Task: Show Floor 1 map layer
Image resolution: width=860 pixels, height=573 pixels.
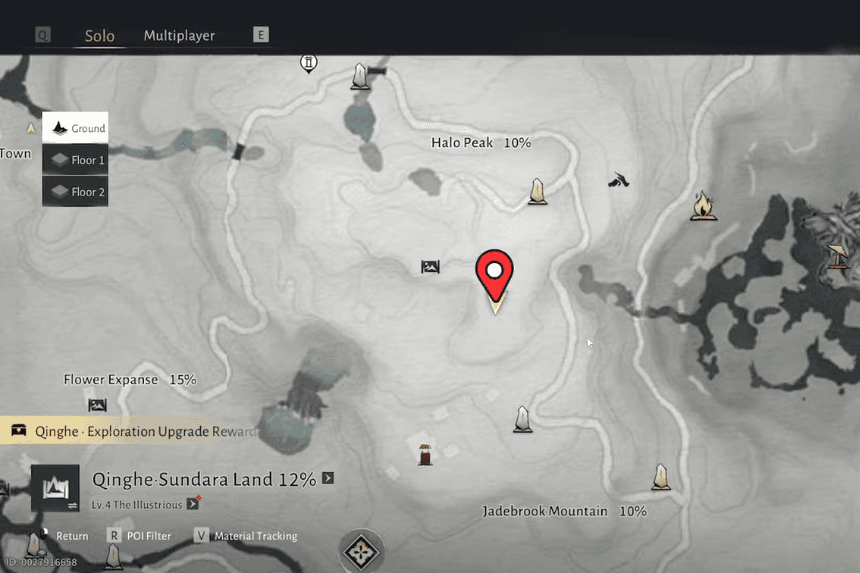Action: (75, 160)
